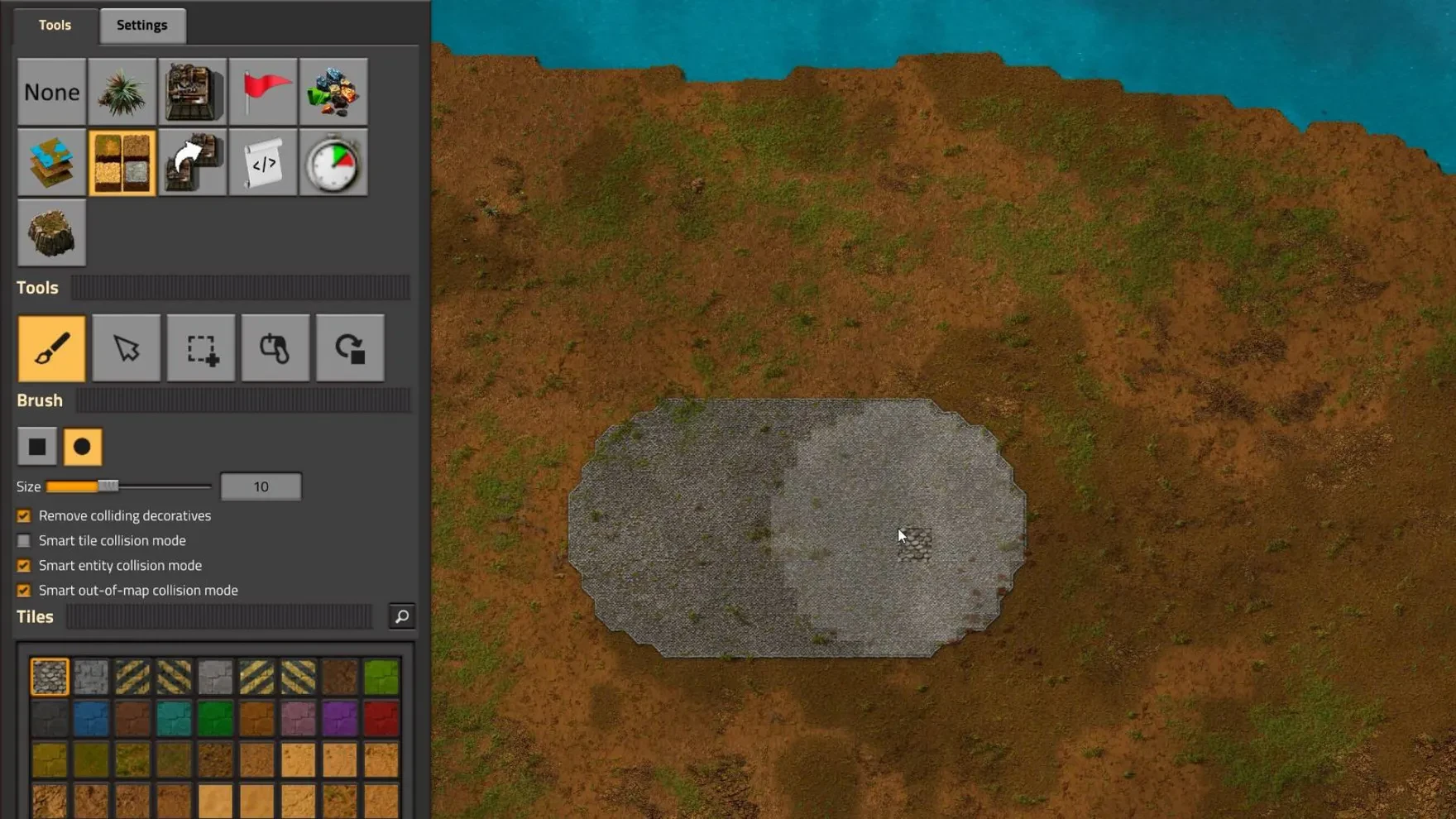This screenshot has height=819, width=1456.
Task: Select the Tools tab
Action: (53, 25)
